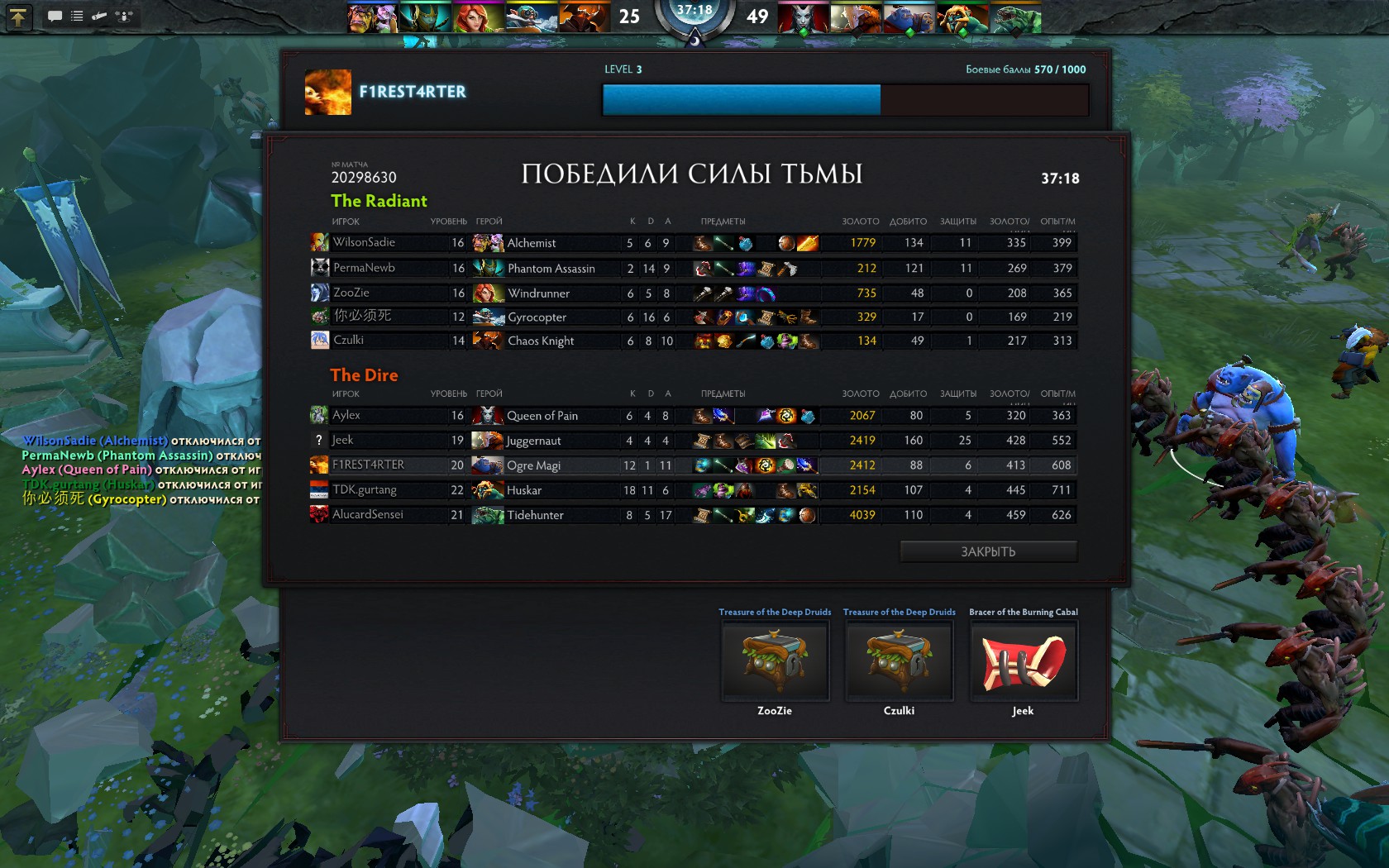
Task: Select the Treasure of the Deep Druids won by Czulki
Action: 899,661
